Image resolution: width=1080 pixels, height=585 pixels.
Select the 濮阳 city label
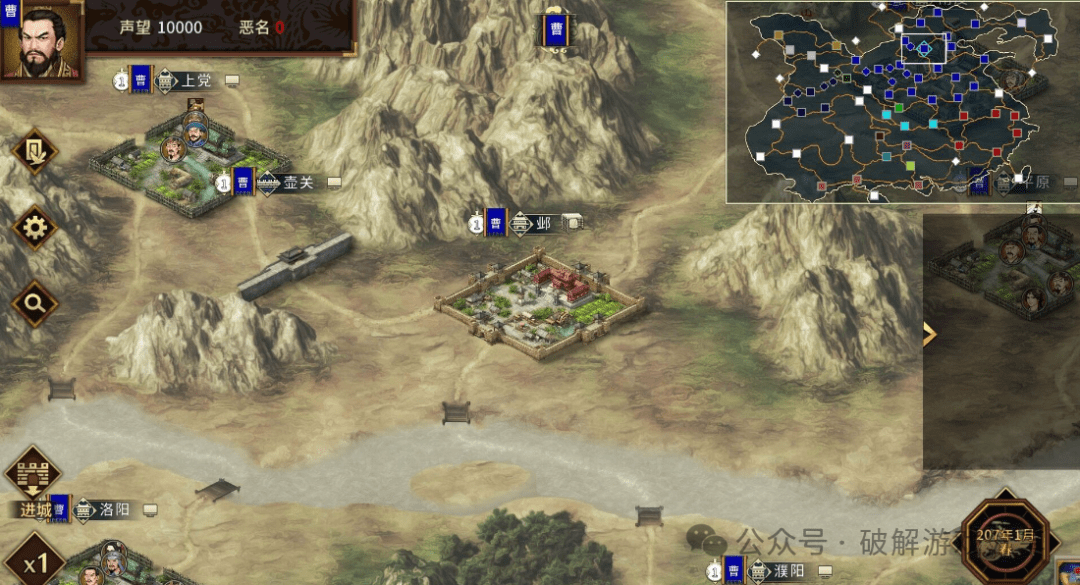click(788, 571)
